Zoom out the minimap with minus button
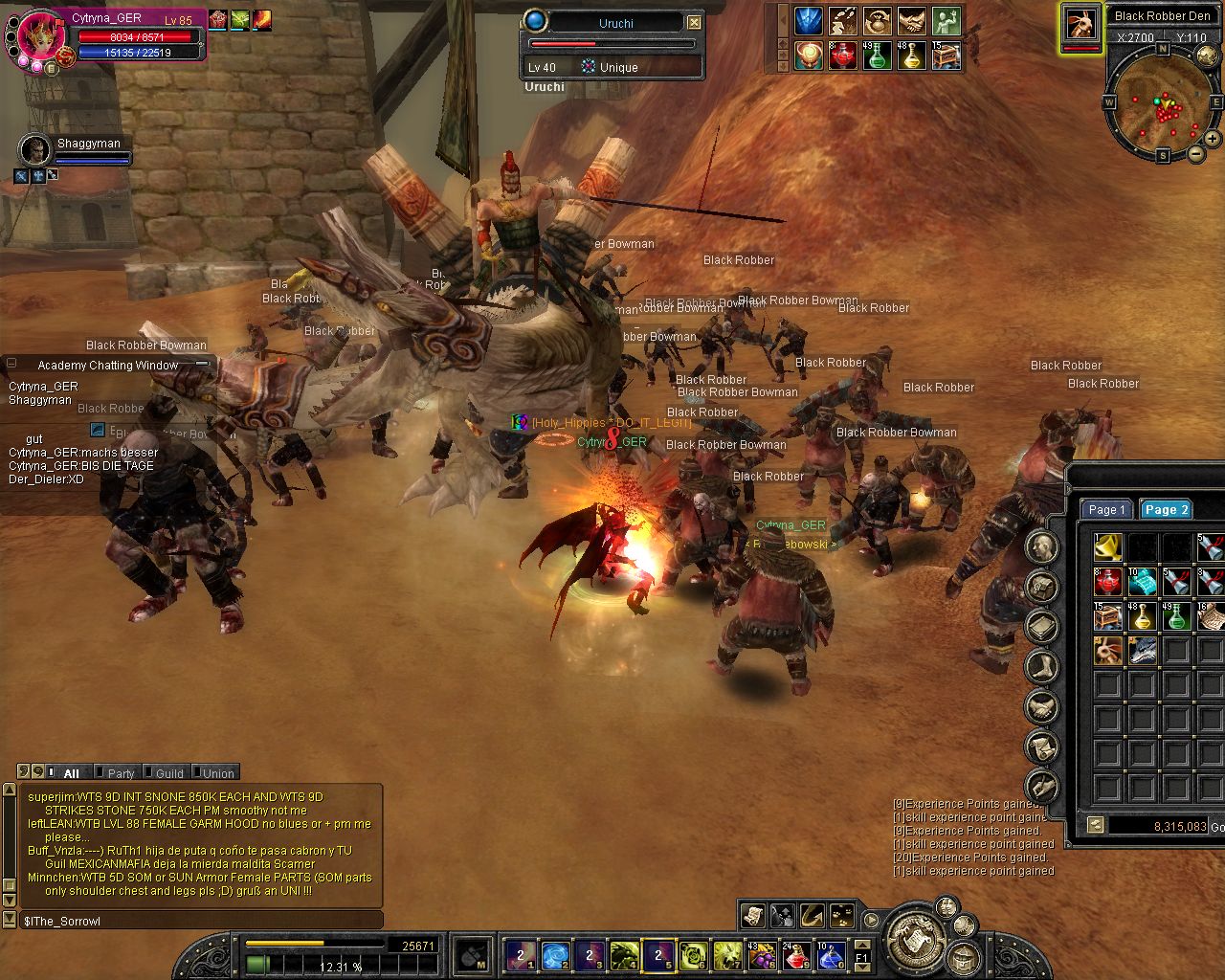 (x=1196, y=153)
